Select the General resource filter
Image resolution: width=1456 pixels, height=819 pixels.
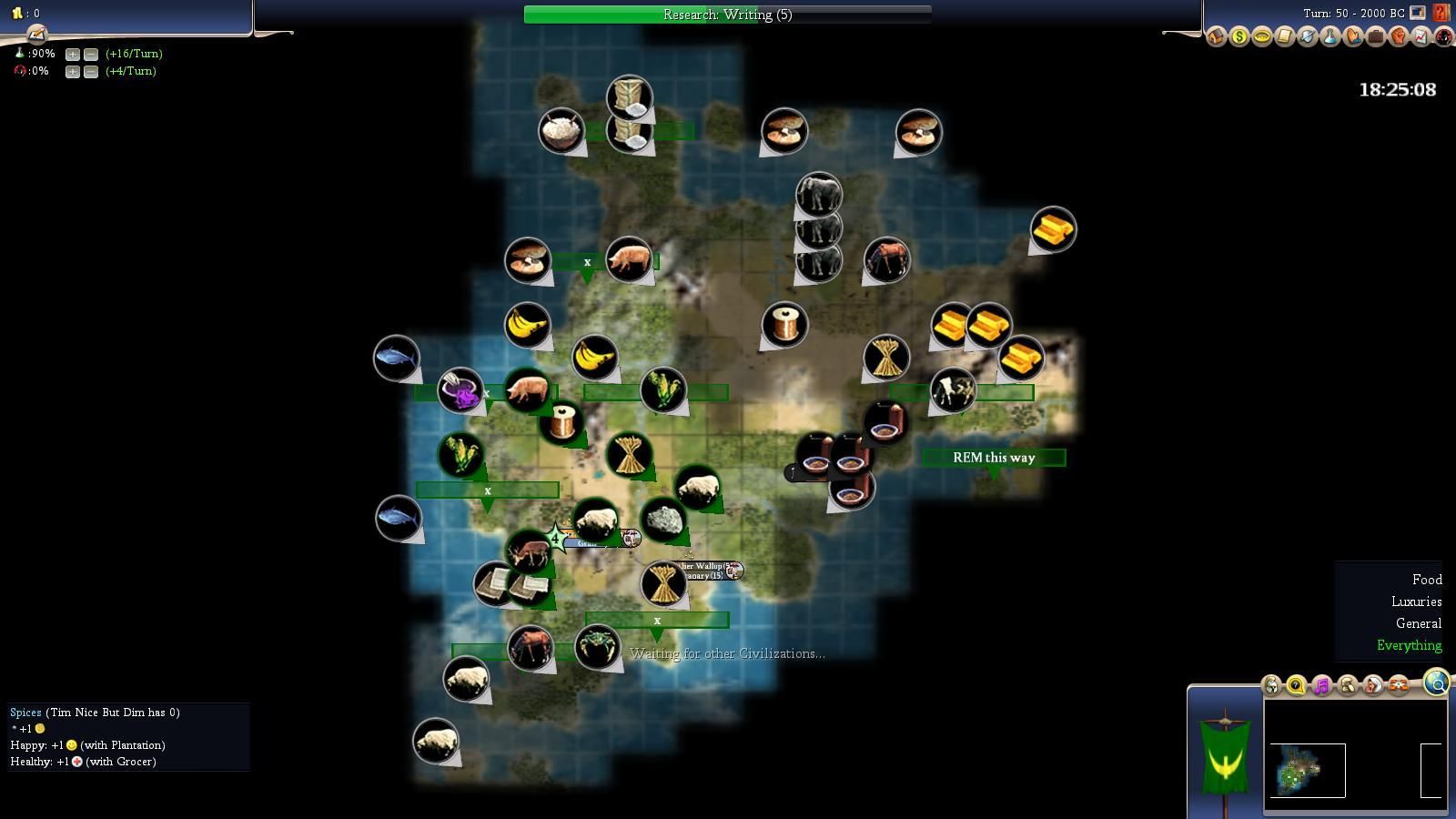point(1418,623)
